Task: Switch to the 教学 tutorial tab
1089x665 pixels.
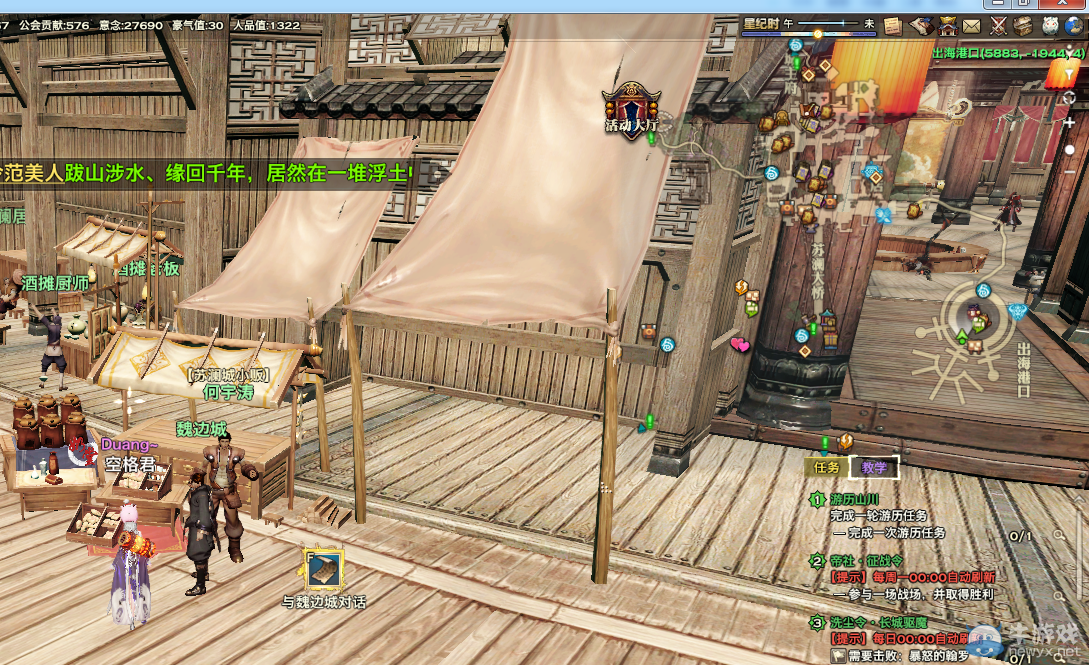Action: 874,468
